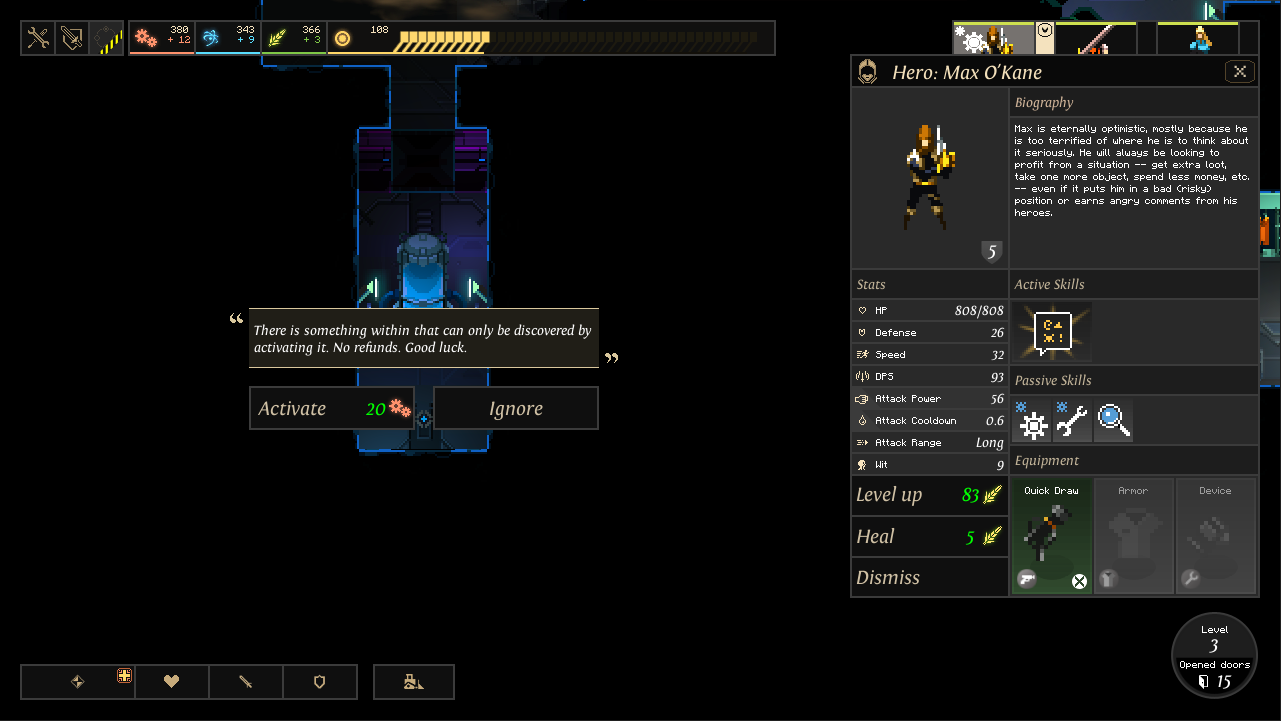Click the heart button in bottom bar

pyautogui.click(x=172, y=682)
